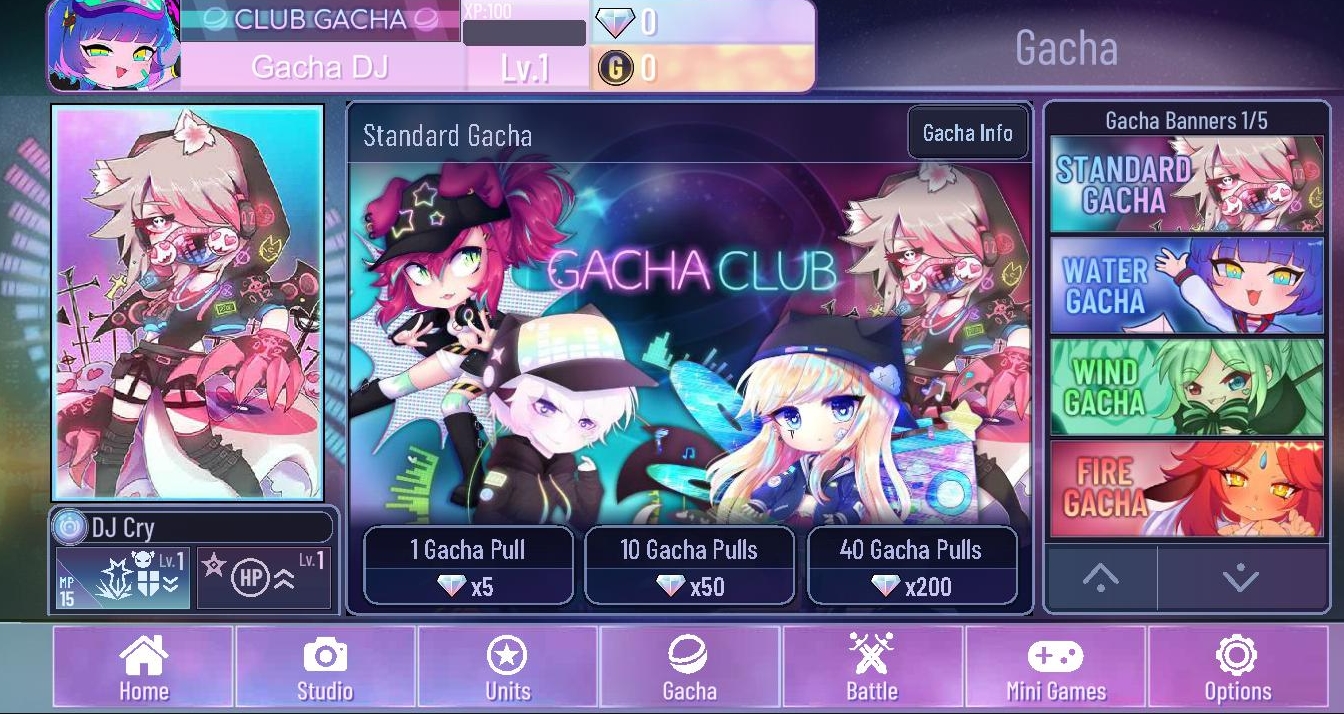Image resolution: width=1344 pixels, height=714 pixels.
Task: Go to the Studio tab
Action: click(x=325, y=669)
